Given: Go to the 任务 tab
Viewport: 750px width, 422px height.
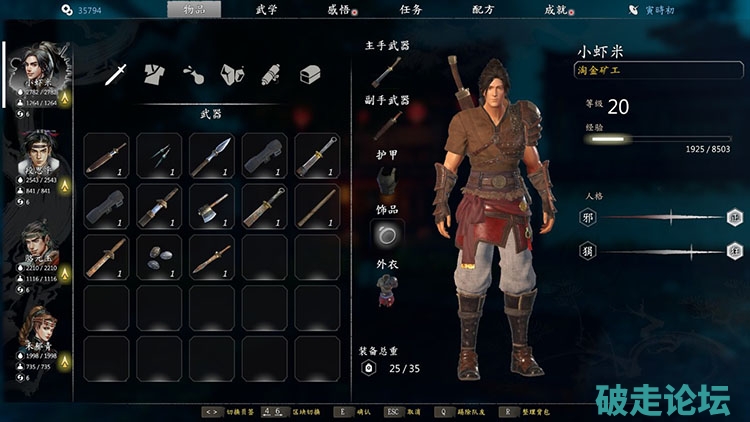Looking at the screenshot, I should click(x=411, y=9).
